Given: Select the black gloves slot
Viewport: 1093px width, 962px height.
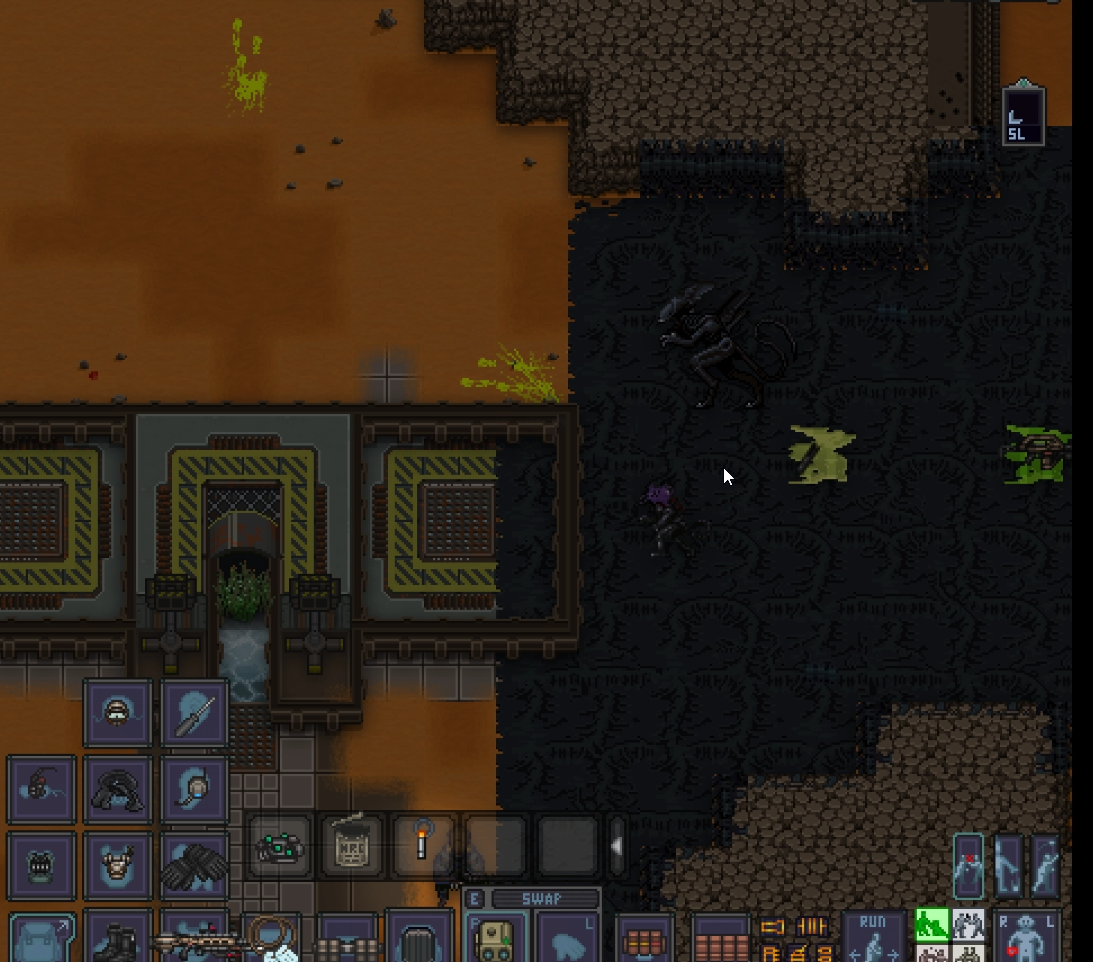Looking at the screenshot, I should (x=194, y=866).
